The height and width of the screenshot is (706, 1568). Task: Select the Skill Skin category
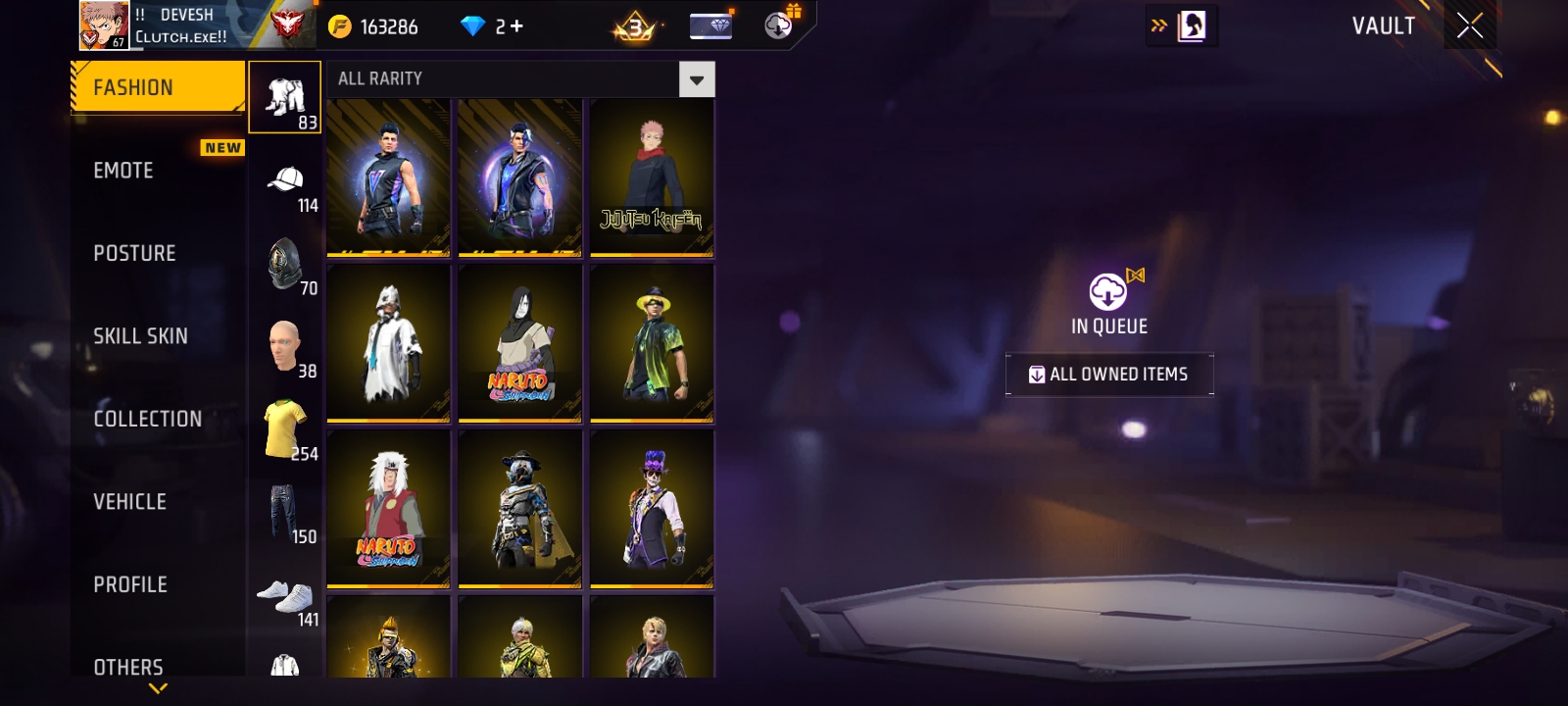[140, 336]
